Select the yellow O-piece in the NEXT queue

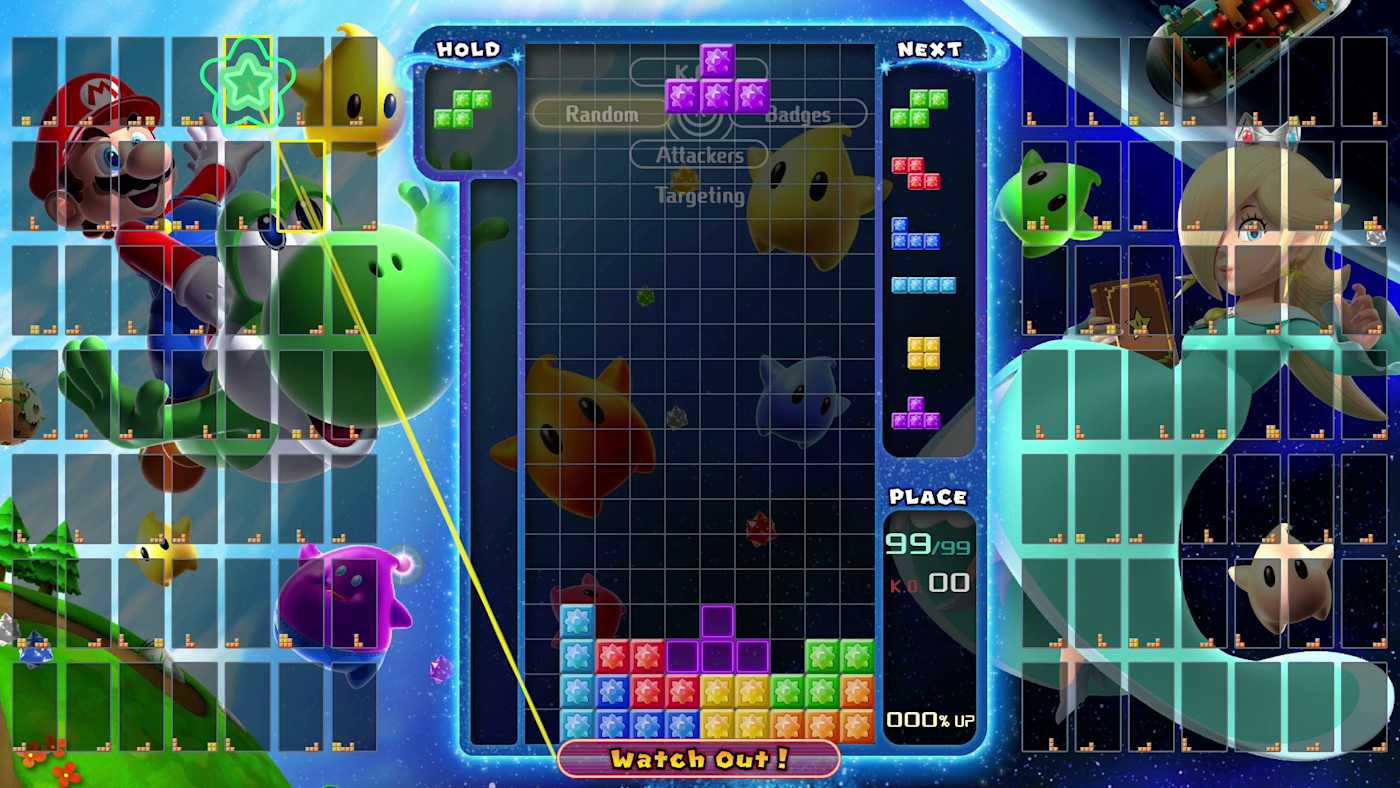[x=922, y=352]
